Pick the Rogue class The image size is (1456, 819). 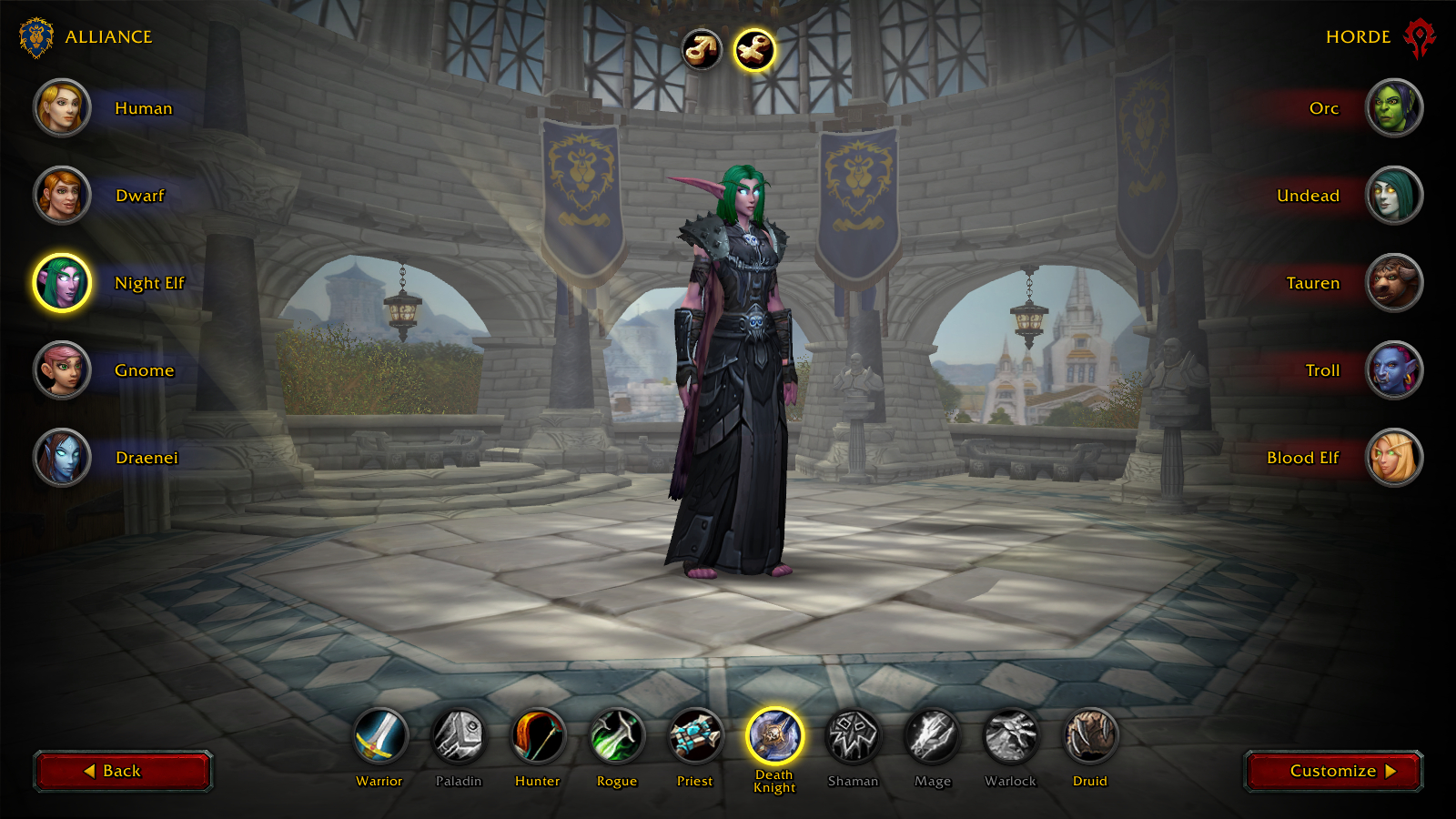click(x=617, y=736)
